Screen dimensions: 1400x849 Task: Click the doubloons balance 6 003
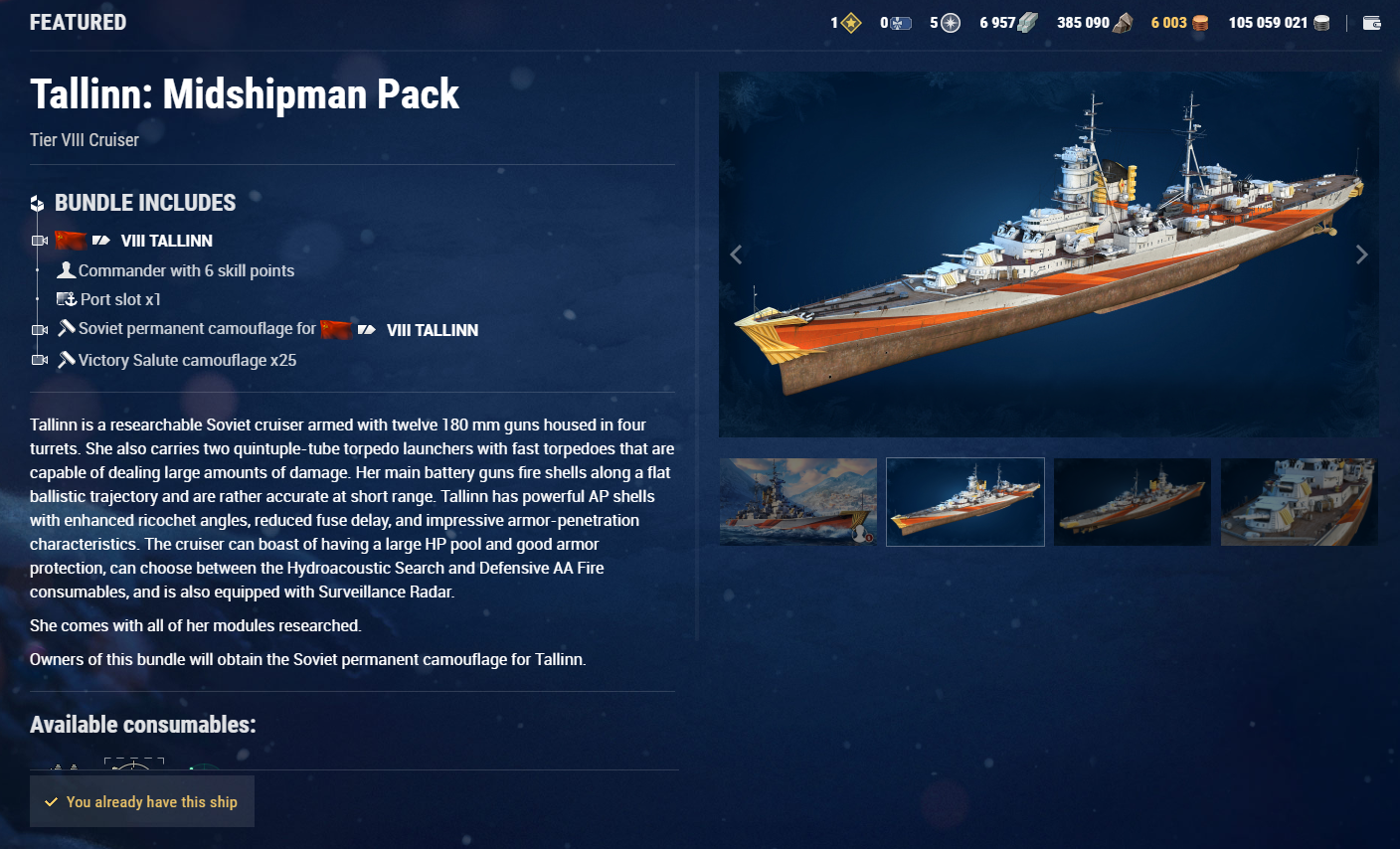1178,23
